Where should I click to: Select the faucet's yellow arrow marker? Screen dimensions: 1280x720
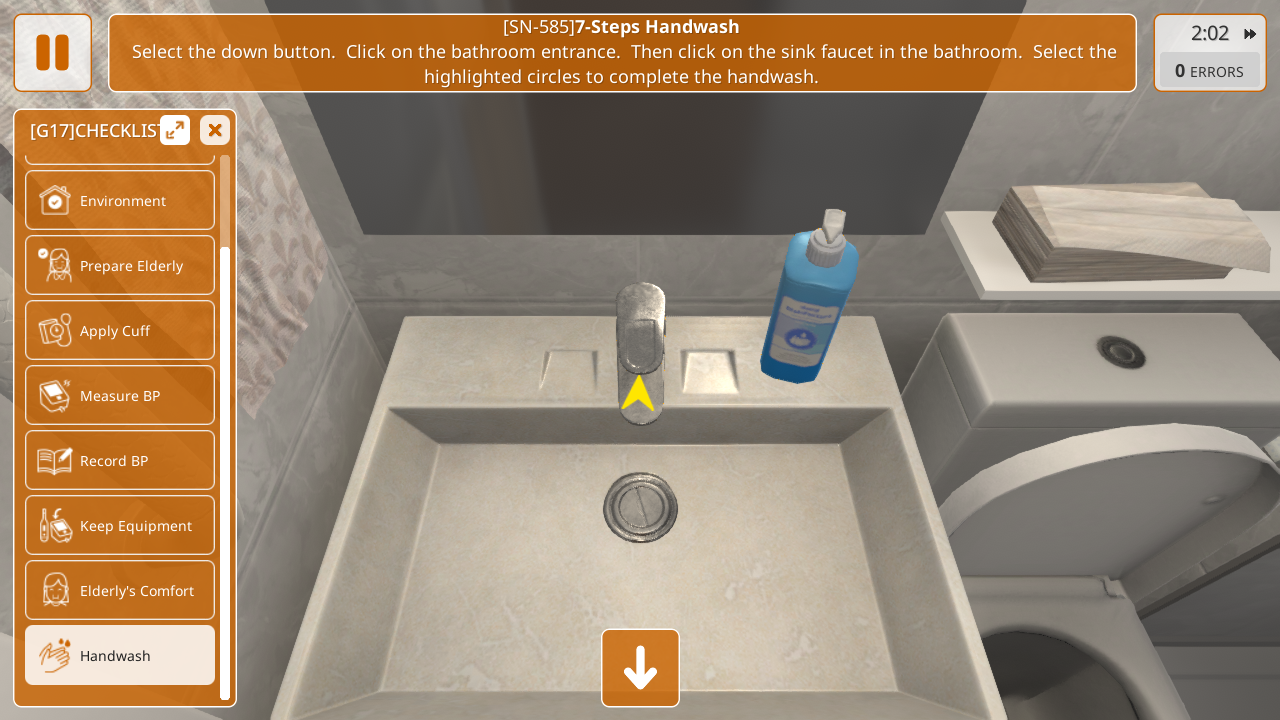(638, 393)
